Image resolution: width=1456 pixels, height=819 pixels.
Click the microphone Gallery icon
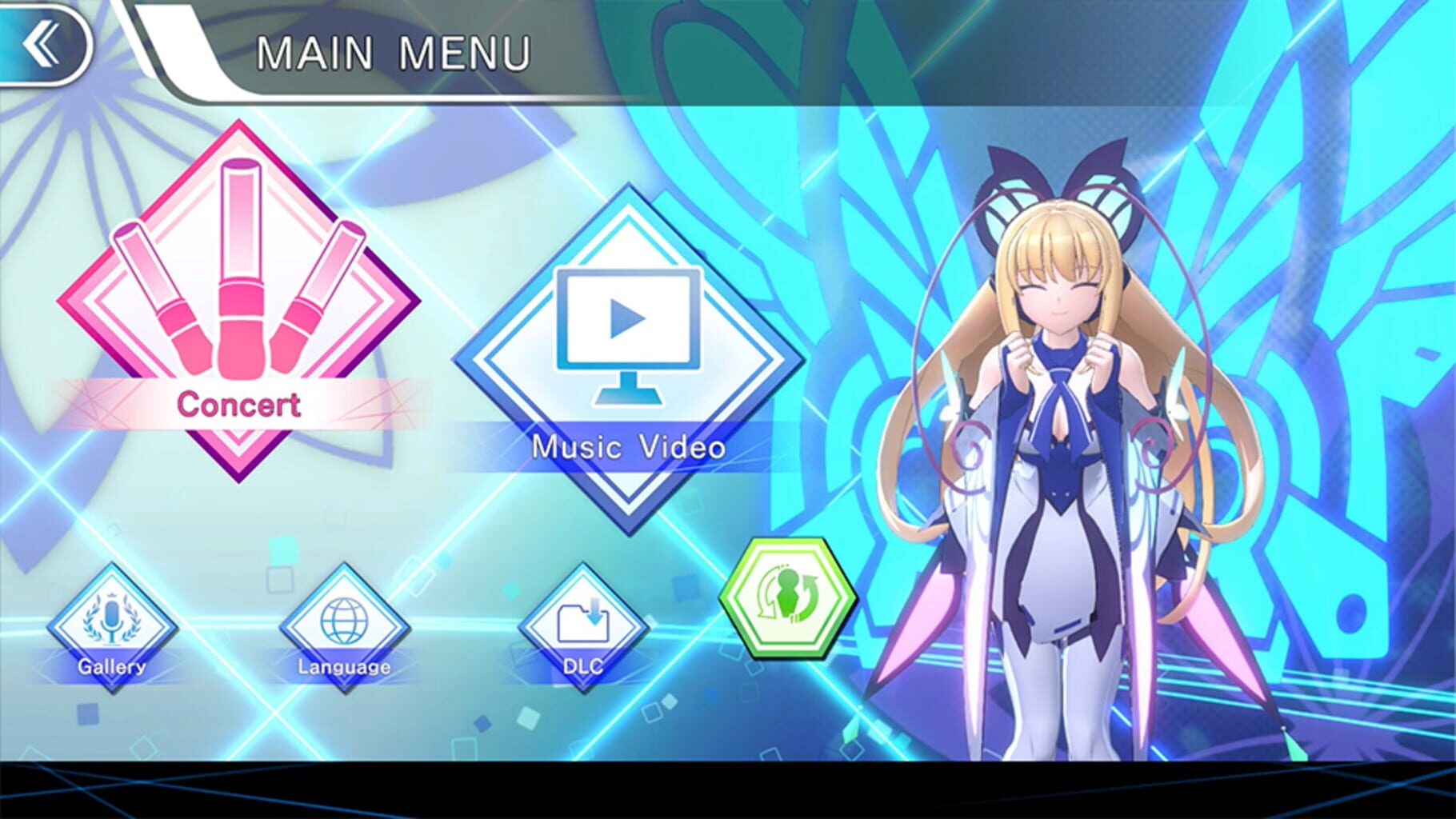point(112,620)
